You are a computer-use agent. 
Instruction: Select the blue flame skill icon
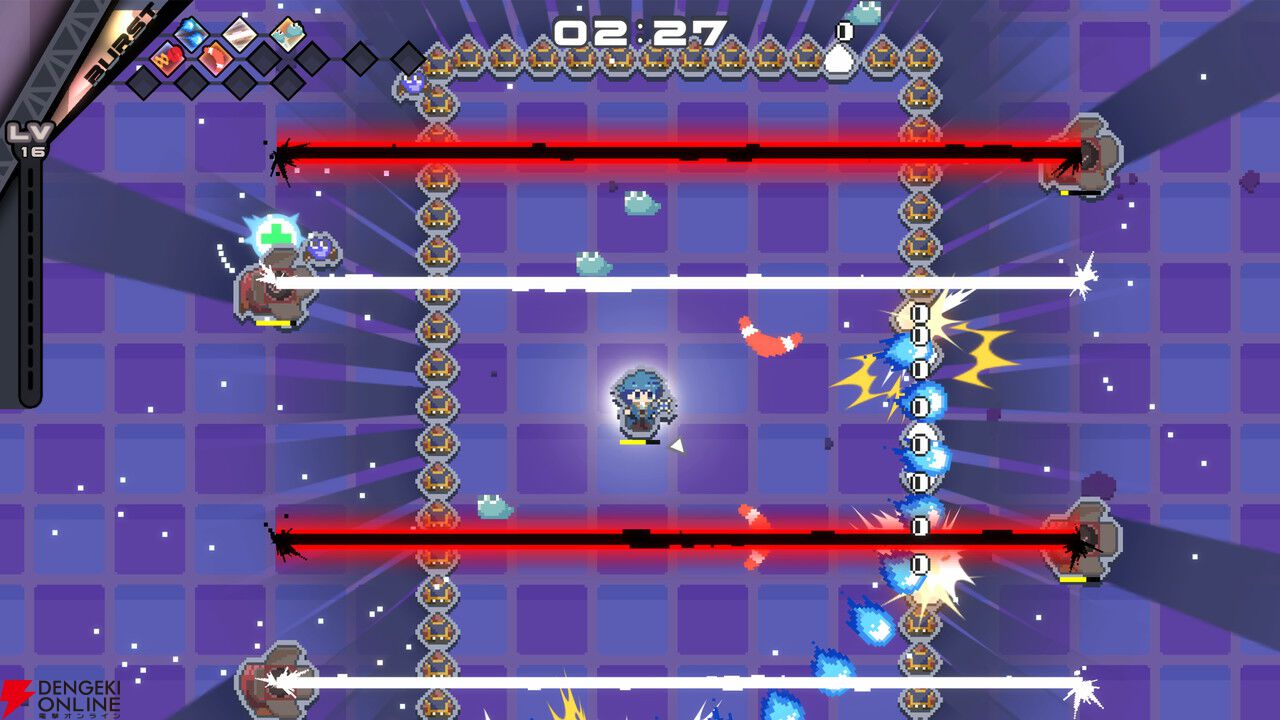click(x=191, y=35)
